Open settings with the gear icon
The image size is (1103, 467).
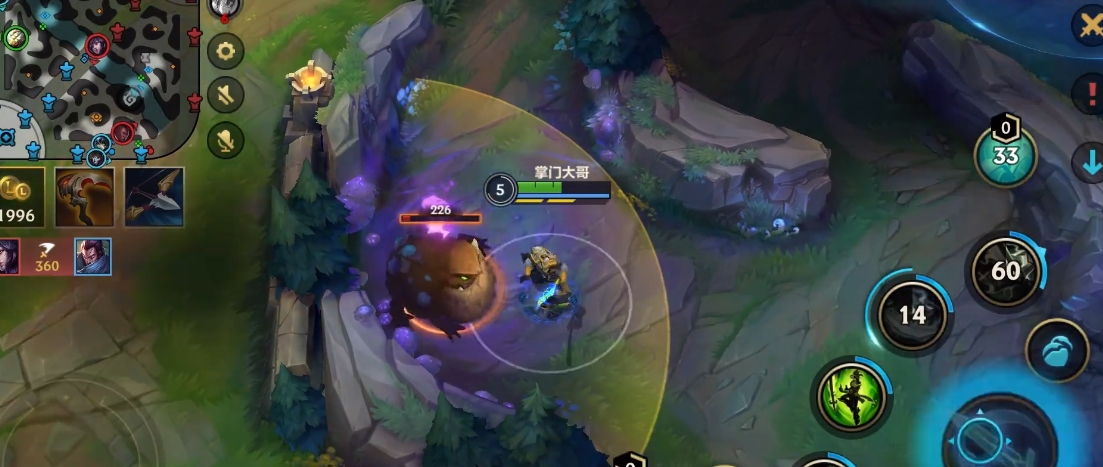pos(226,51)
